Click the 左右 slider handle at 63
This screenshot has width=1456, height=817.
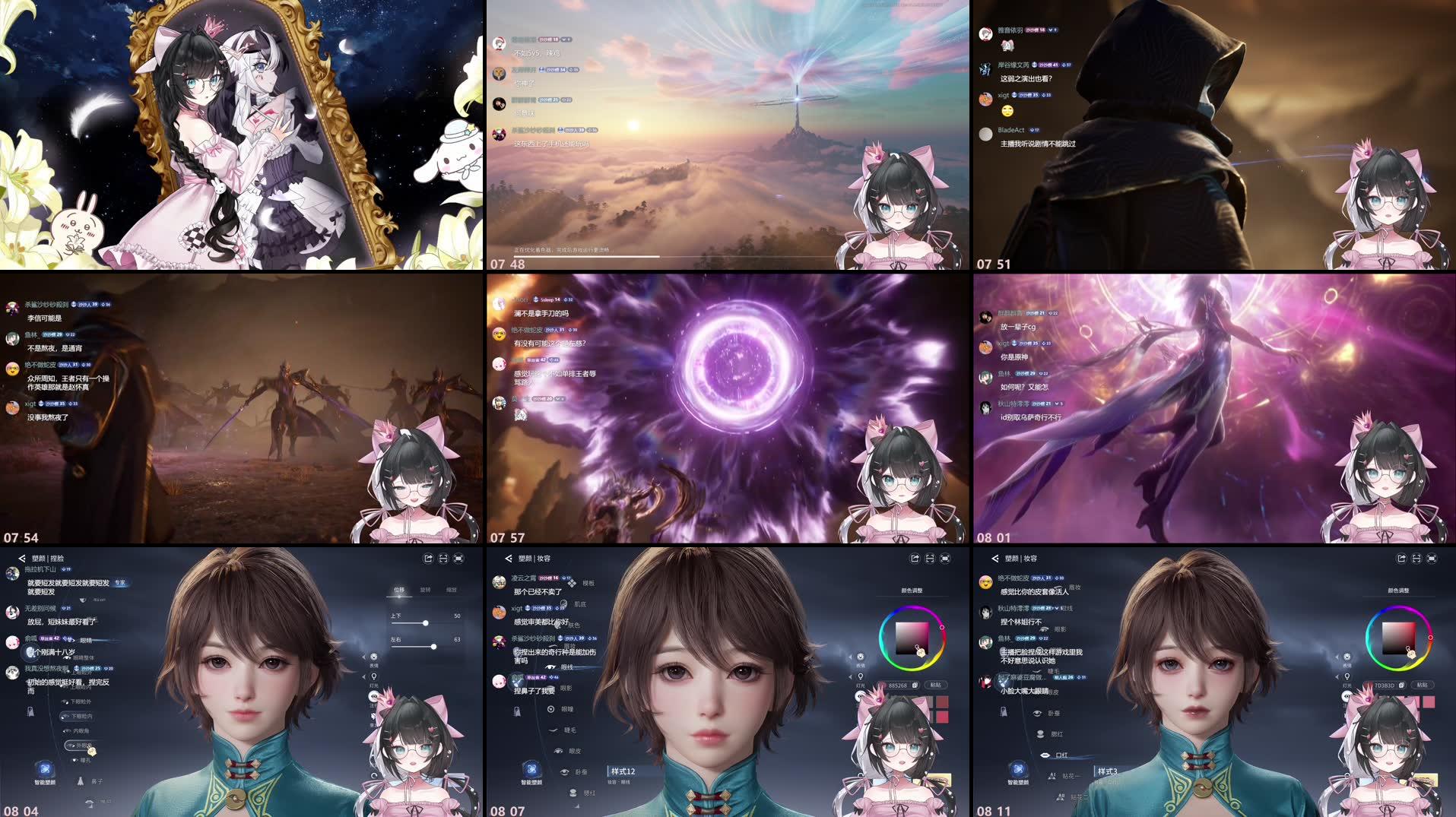tap(434, 648)
